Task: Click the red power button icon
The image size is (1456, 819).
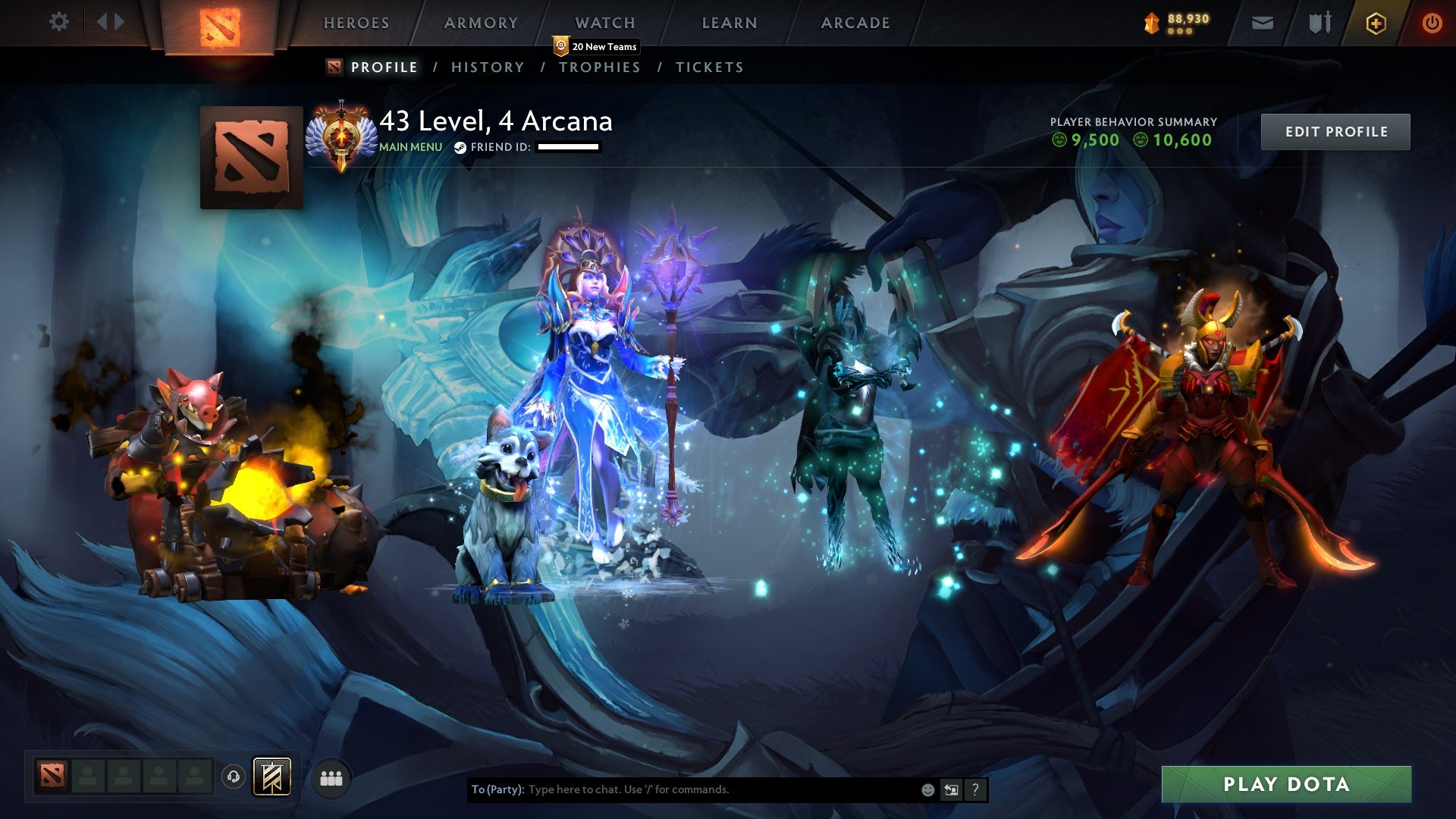Action: pos(1432,22)
